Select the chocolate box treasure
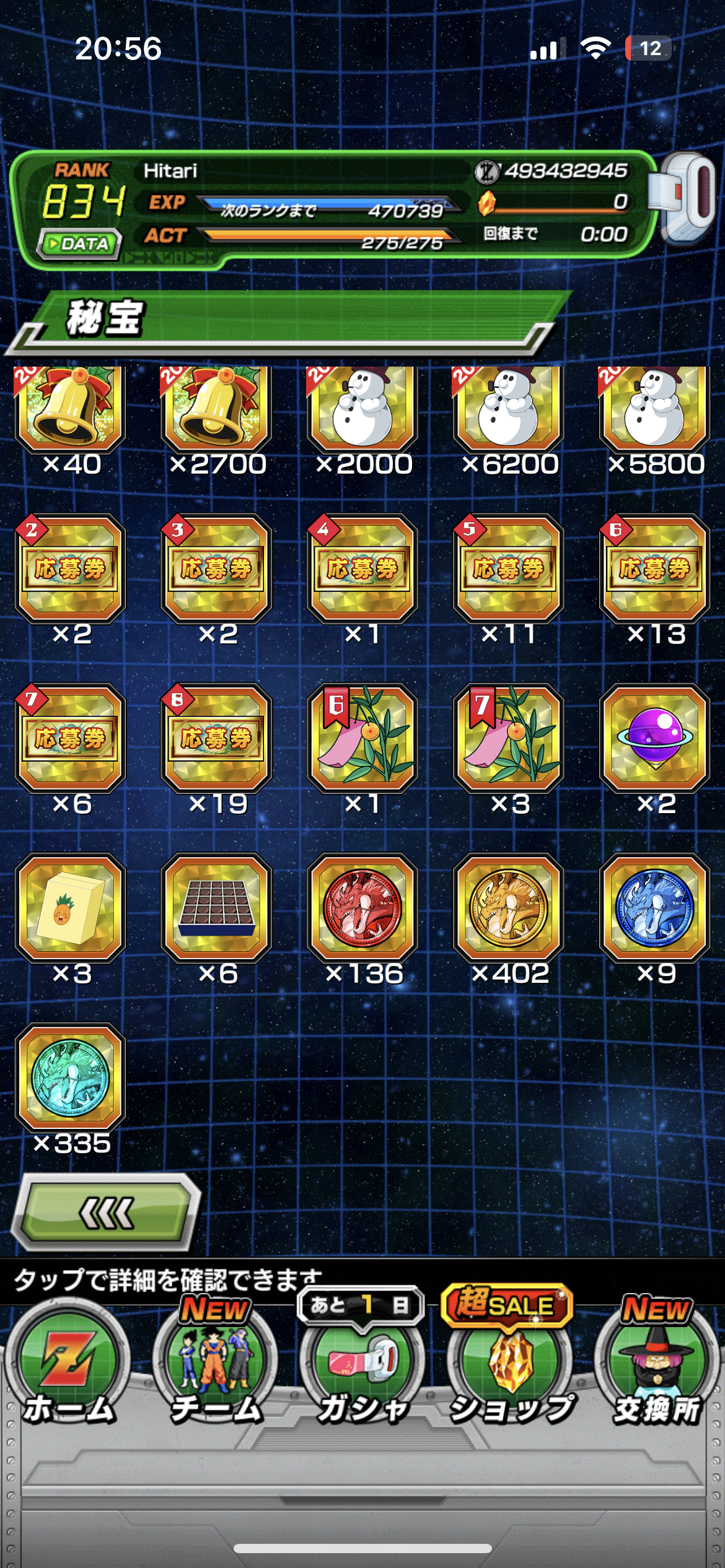Viewport: 725px width, 1568px height. pyautogui.click(x=217, y=908)
